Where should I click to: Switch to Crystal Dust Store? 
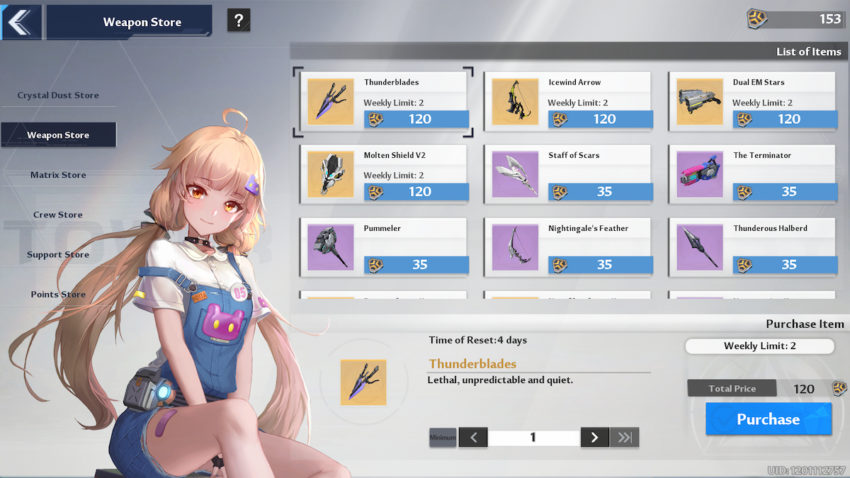(x=58, y=96)
